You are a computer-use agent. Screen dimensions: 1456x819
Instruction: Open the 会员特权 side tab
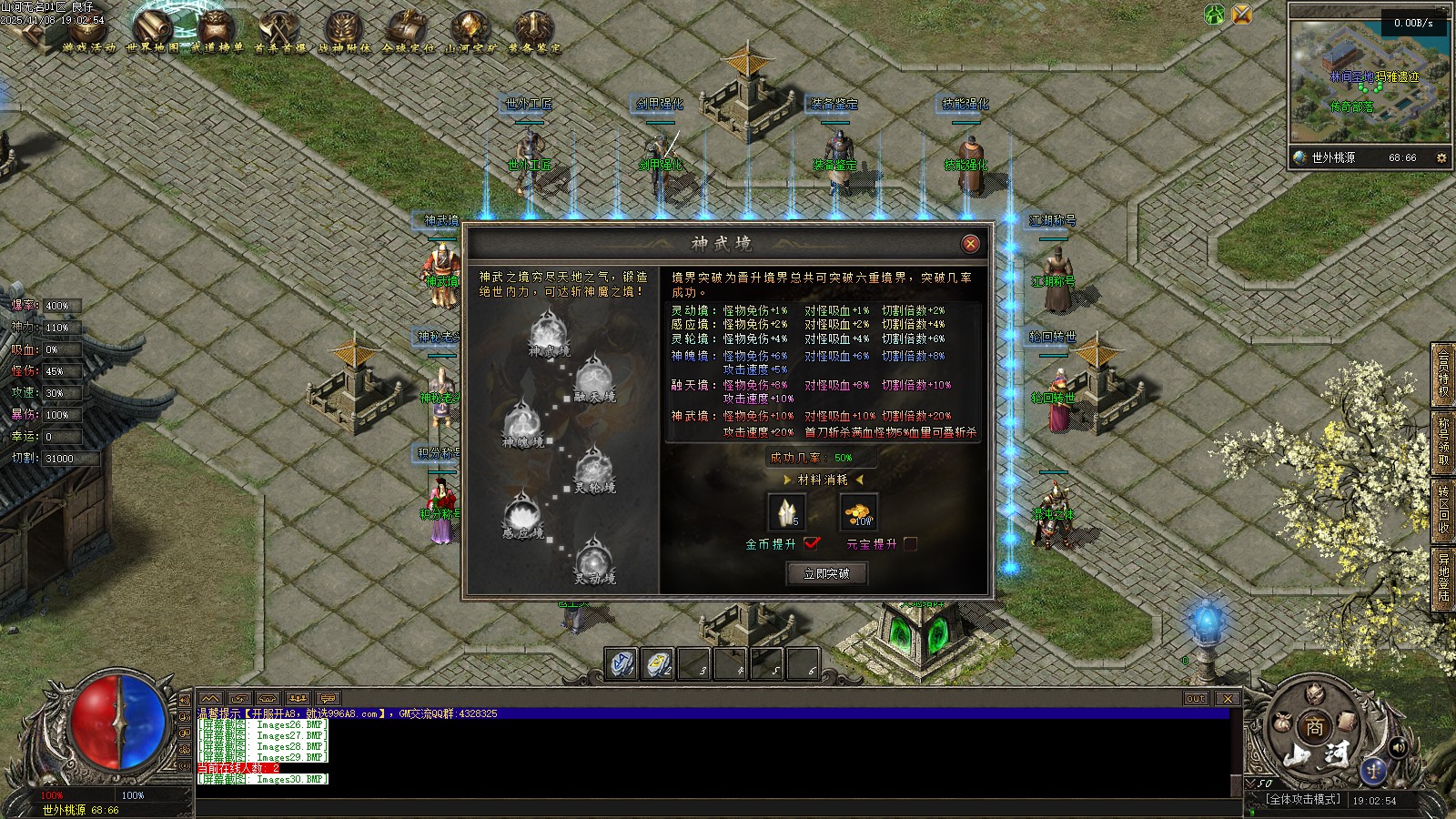tap(1443, 373)
